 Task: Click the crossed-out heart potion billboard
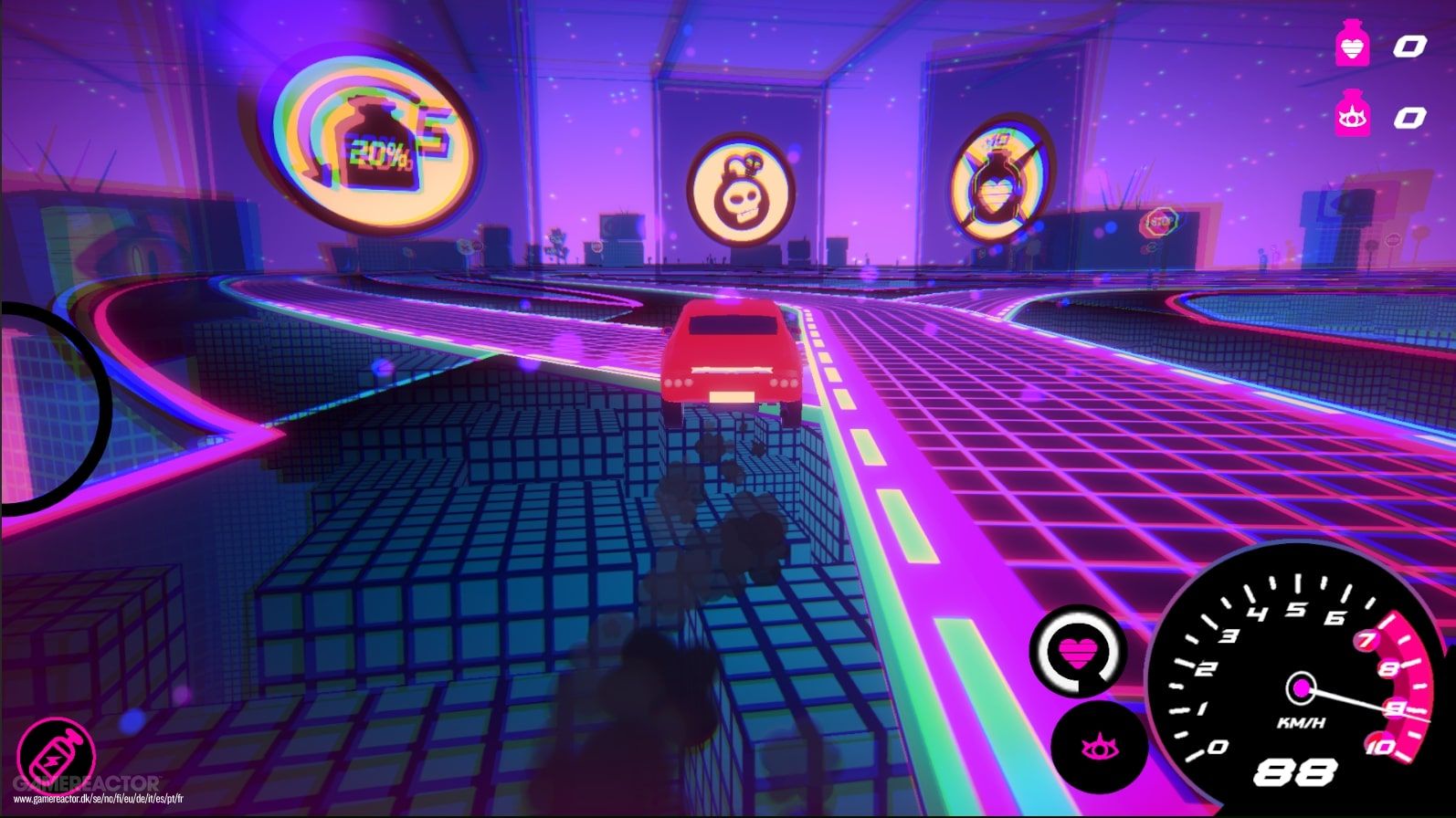tap(997, 179)
